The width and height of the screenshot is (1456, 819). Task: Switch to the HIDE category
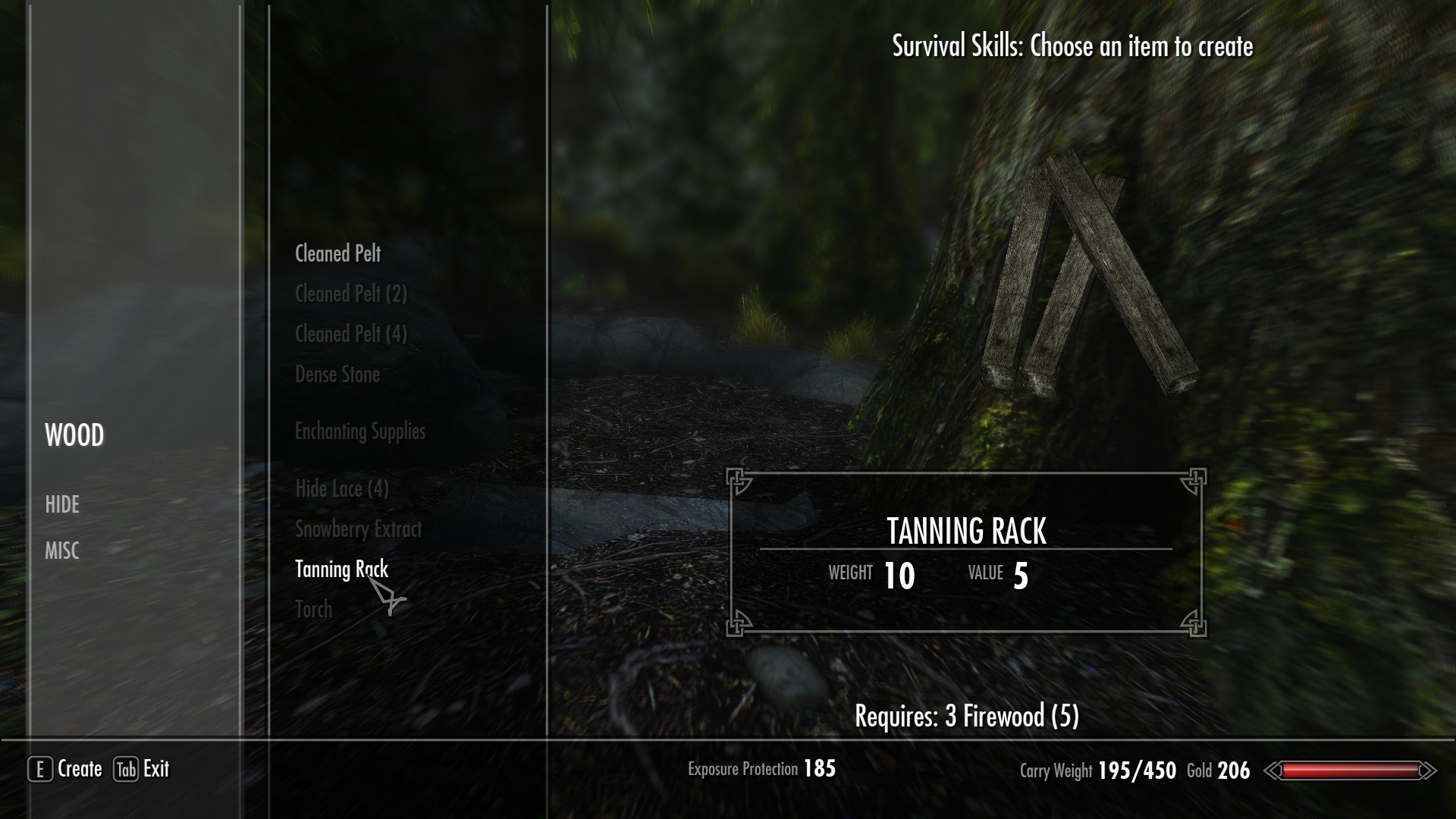(62, 505)
